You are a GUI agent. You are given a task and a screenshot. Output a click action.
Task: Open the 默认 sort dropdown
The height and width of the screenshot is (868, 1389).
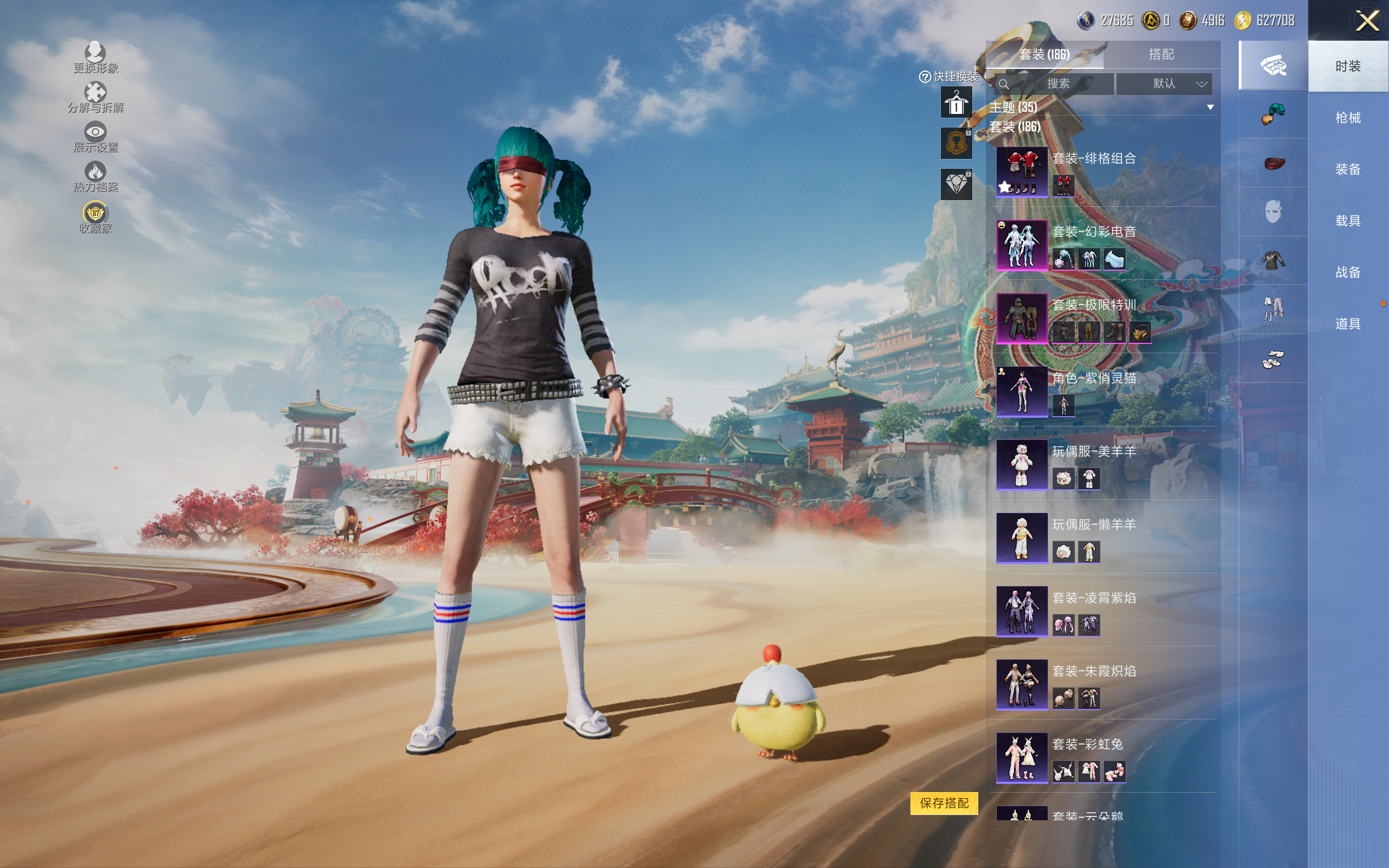click(x=1164, y=84)
